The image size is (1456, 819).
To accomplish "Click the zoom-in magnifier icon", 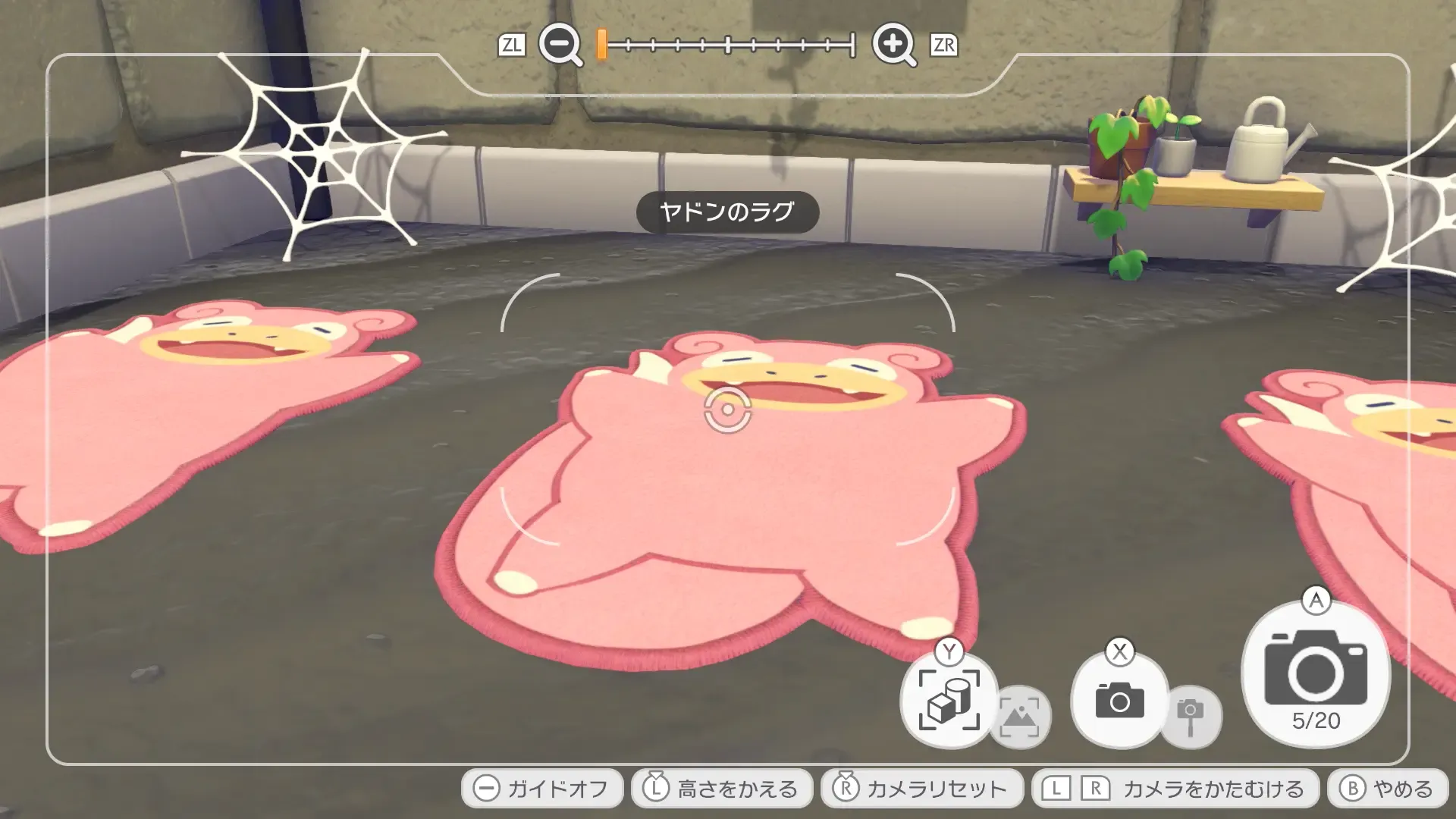I will (895, 45).
